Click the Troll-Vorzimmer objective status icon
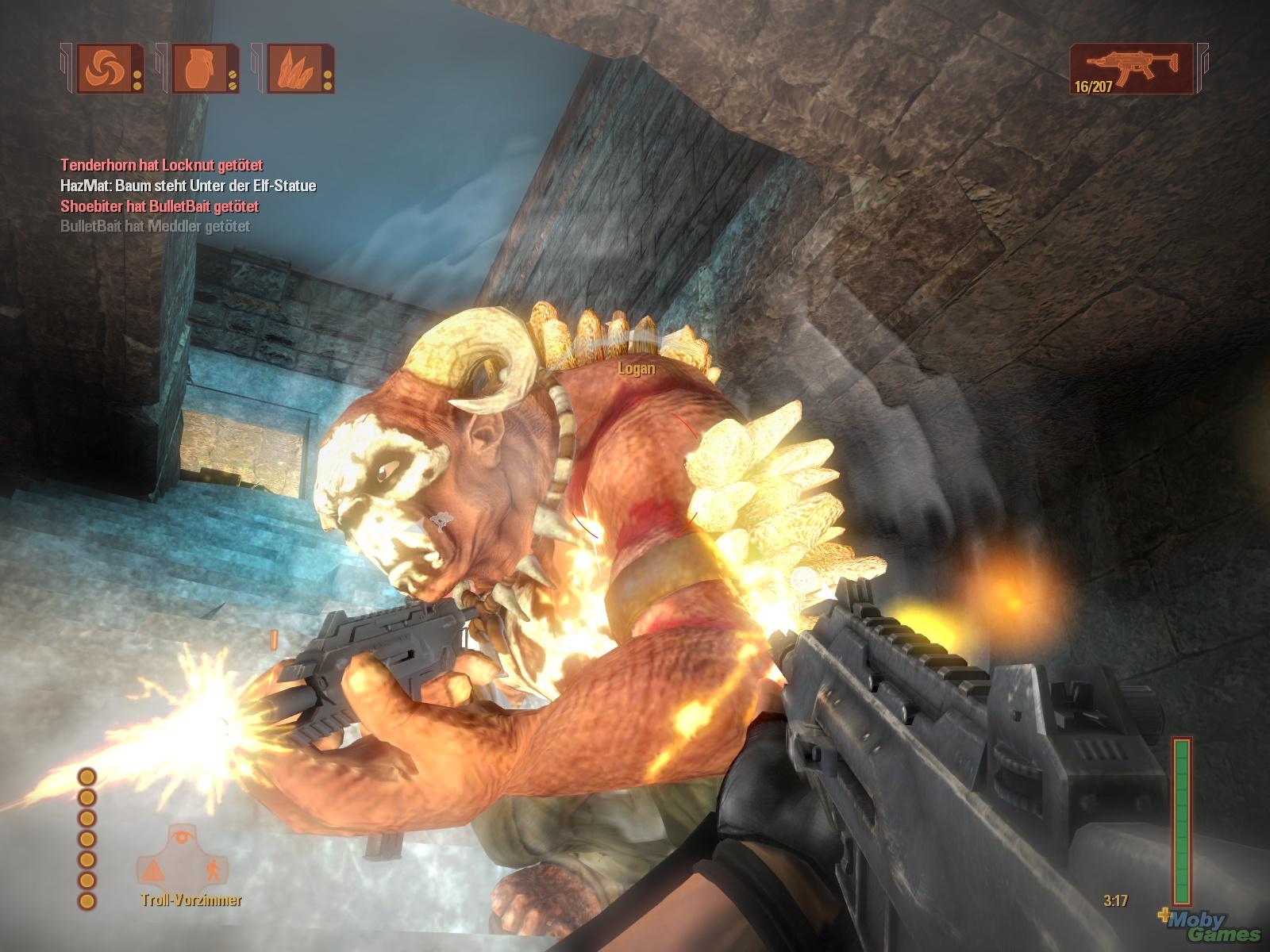 (182, 858)
